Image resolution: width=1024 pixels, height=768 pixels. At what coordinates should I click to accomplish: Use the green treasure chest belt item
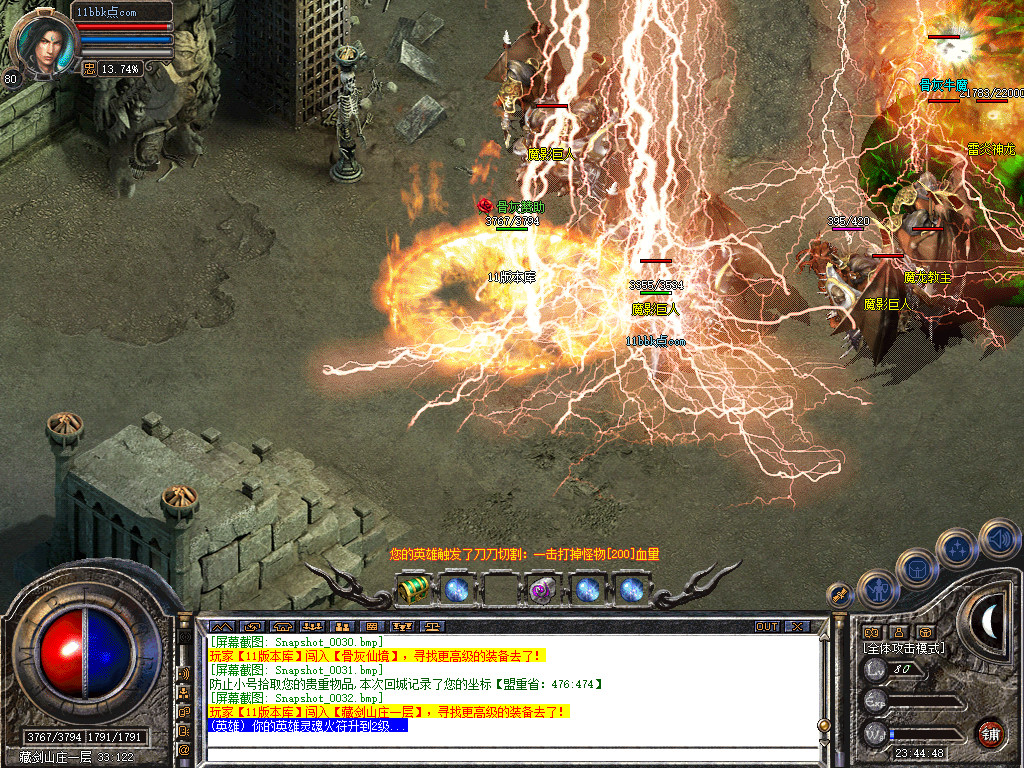pyautogui.click(x=413, y=589)
